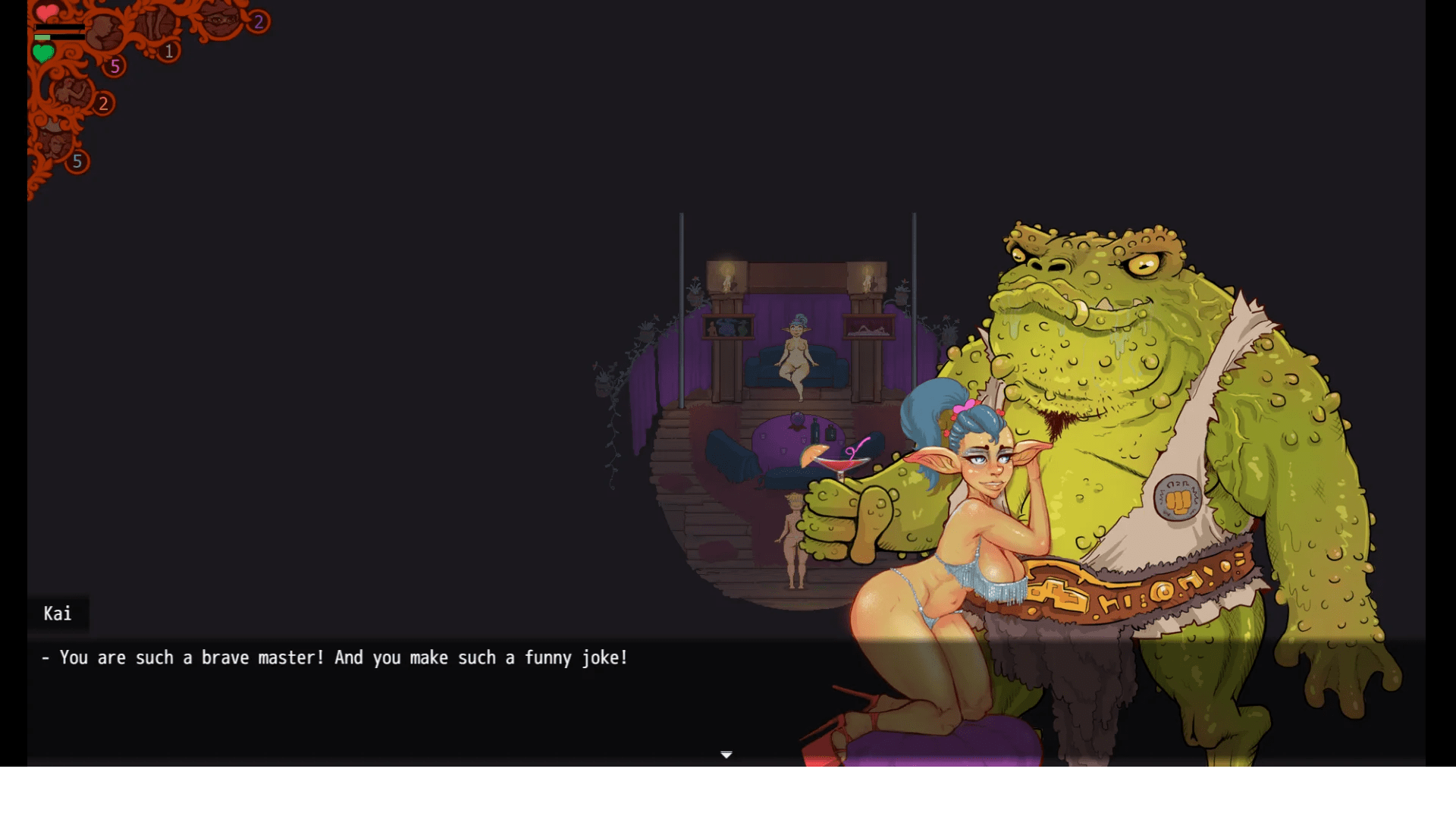
Task: Click the green heart icon
Action: coord(43,53)
